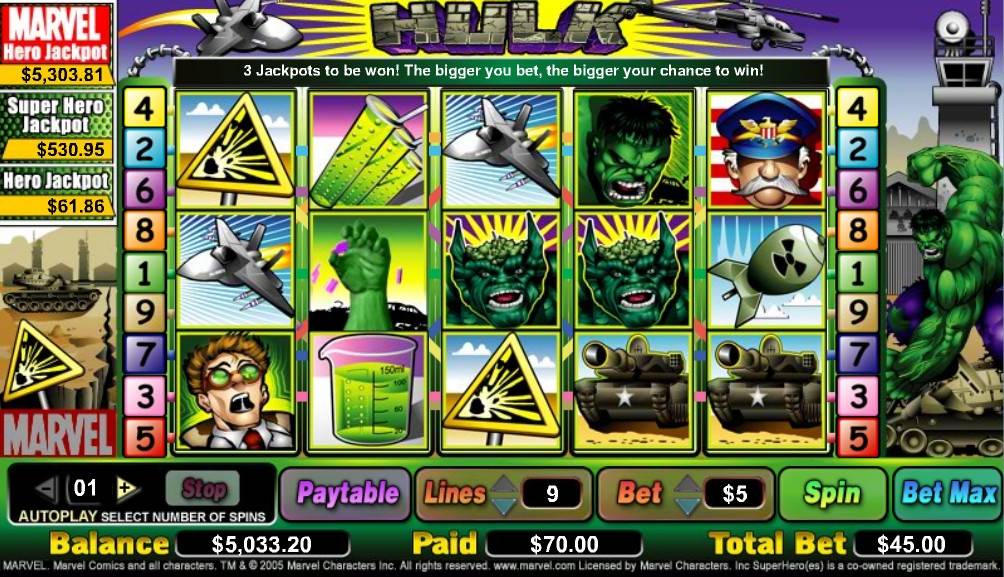Increase the autoplay spin count
The height and width of the screenshot is (577, 1004).
(x=127, y=489)
